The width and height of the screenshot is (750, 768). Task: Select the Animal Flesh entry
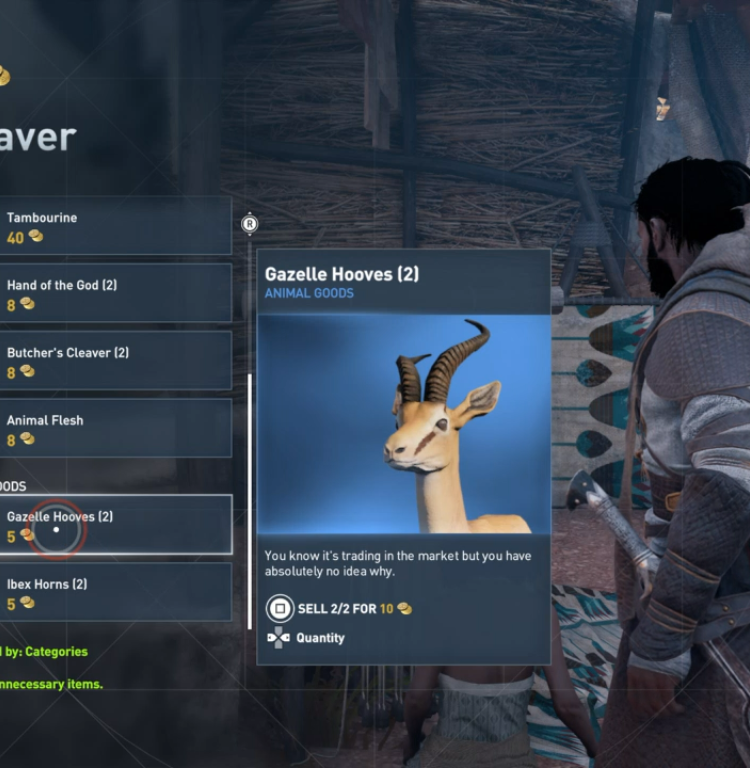tap(115, 428)
